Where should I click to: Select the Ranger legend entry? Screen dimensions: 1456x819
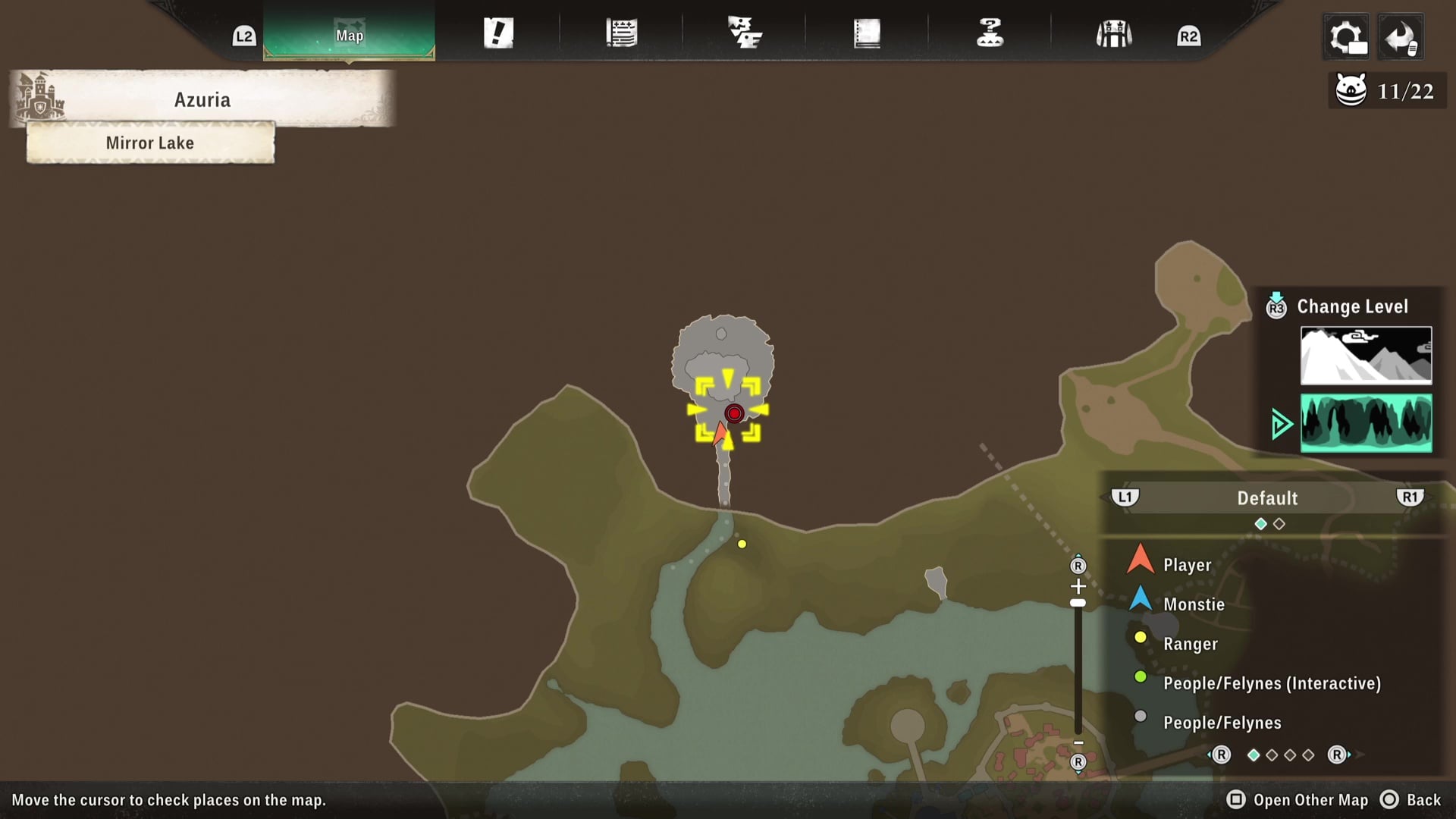click(1190, 644)
